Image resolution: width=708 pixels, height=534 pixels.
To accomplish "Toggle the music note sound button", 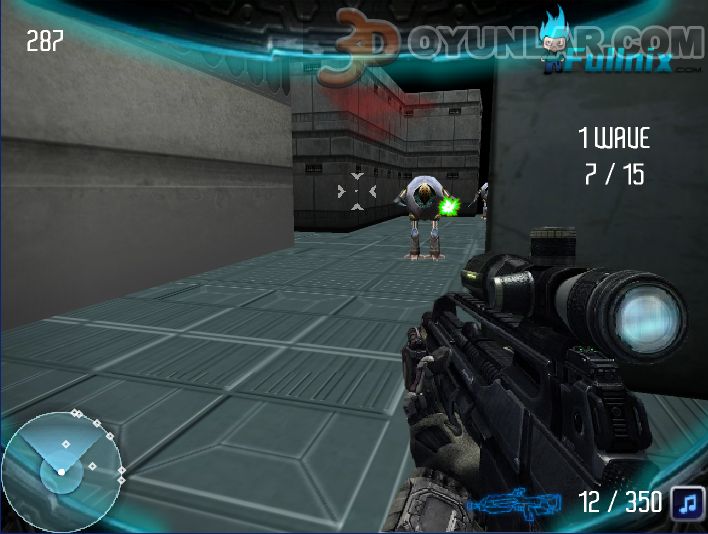I will (686, 502).
